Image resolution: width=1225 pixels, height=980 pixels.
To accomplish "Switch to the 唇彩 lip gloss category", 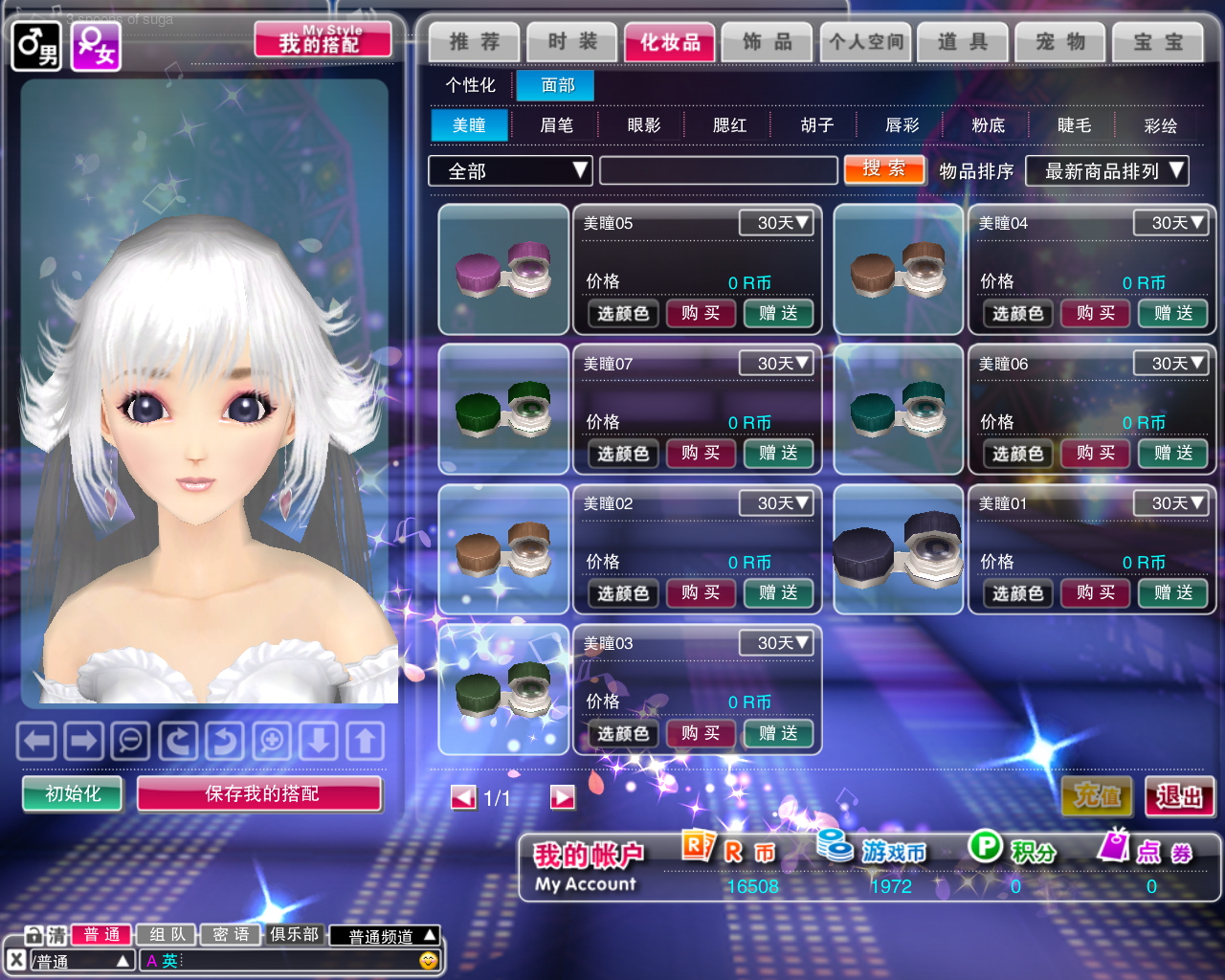I will coord(902,125).
